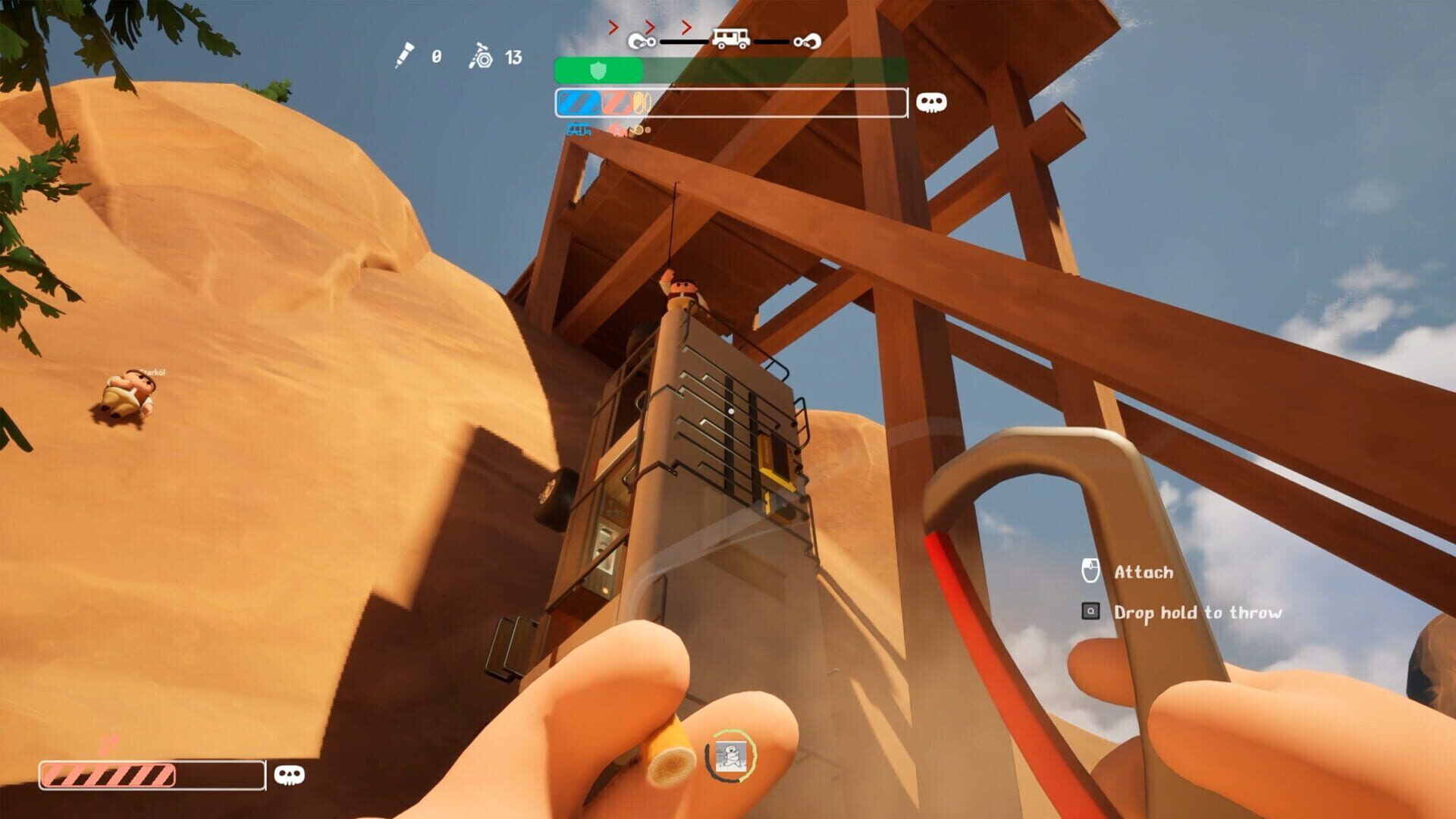The image size is (1456, 819).
Task: Click the left tow hook icon on the route bar
Action: point(642,42)
